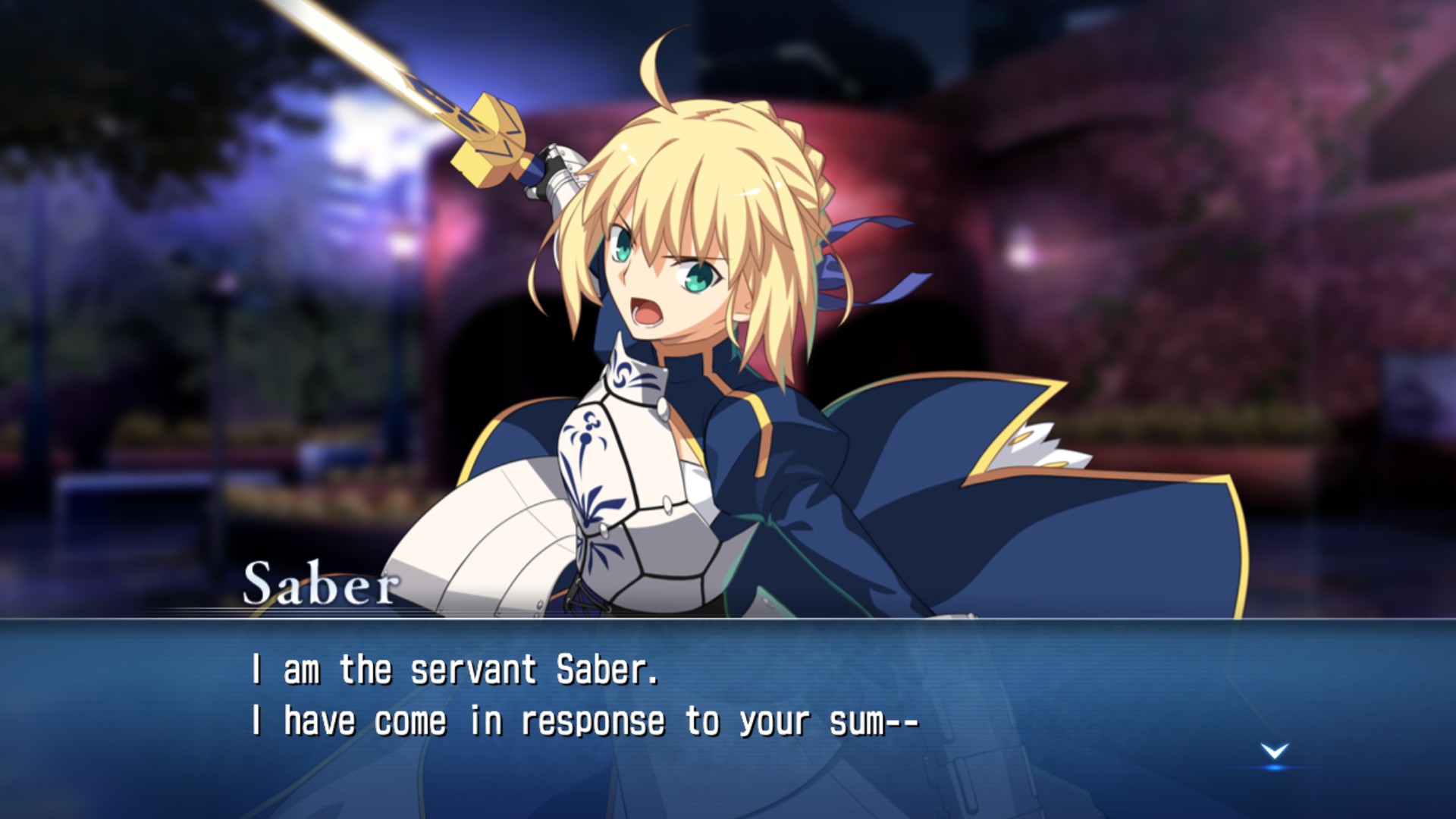The height and width of the screenshot is (819, 1456).
Task: Click the dialogue advance arrow indicator
Action: coord(1274,752)
